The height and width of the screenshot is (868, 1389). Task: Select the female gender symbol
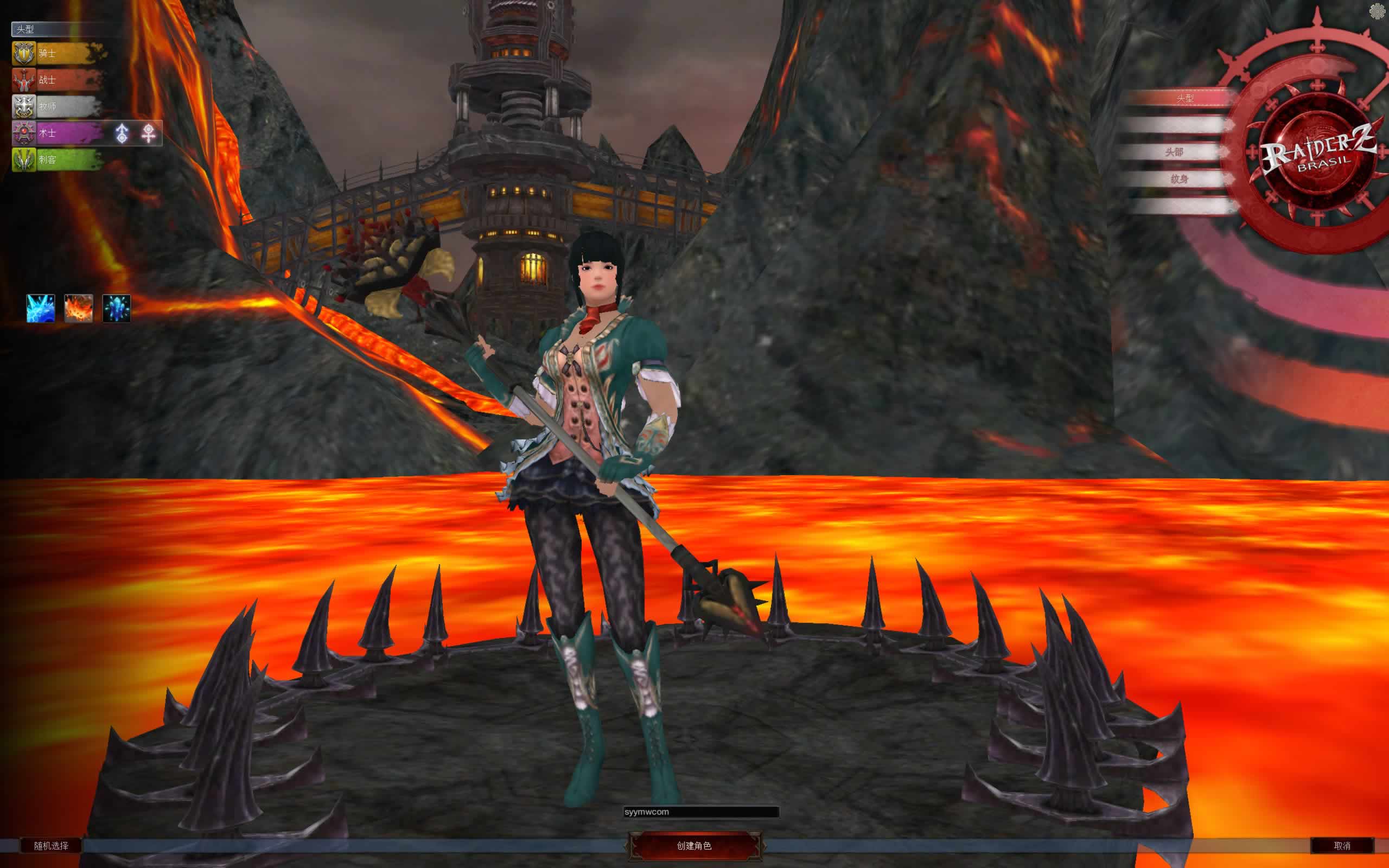point(149,133)
